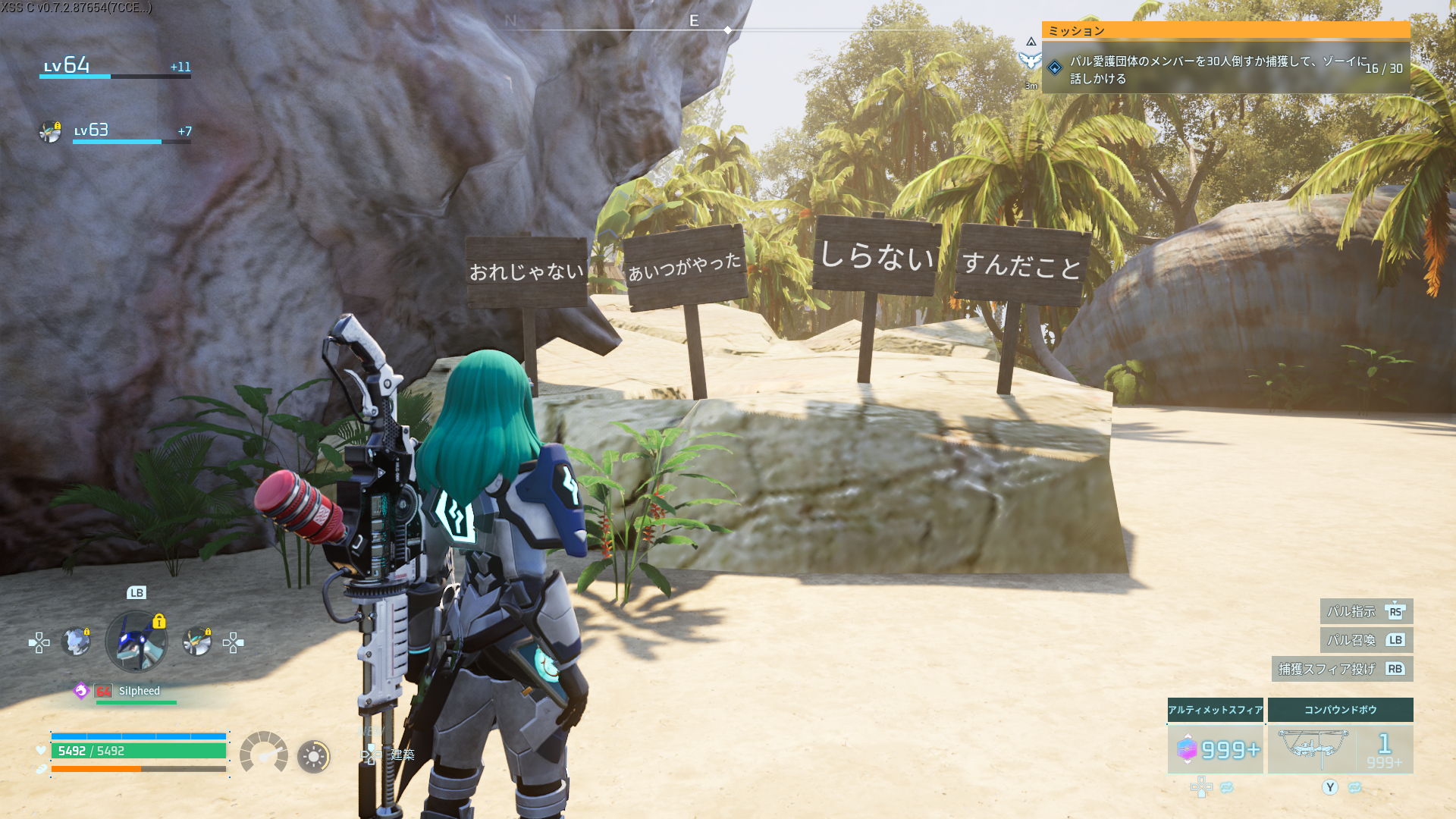This screenshot has width=1456, height=819.
Task: Select the Ultimate Sphere slot
Action: point(1215,749)
